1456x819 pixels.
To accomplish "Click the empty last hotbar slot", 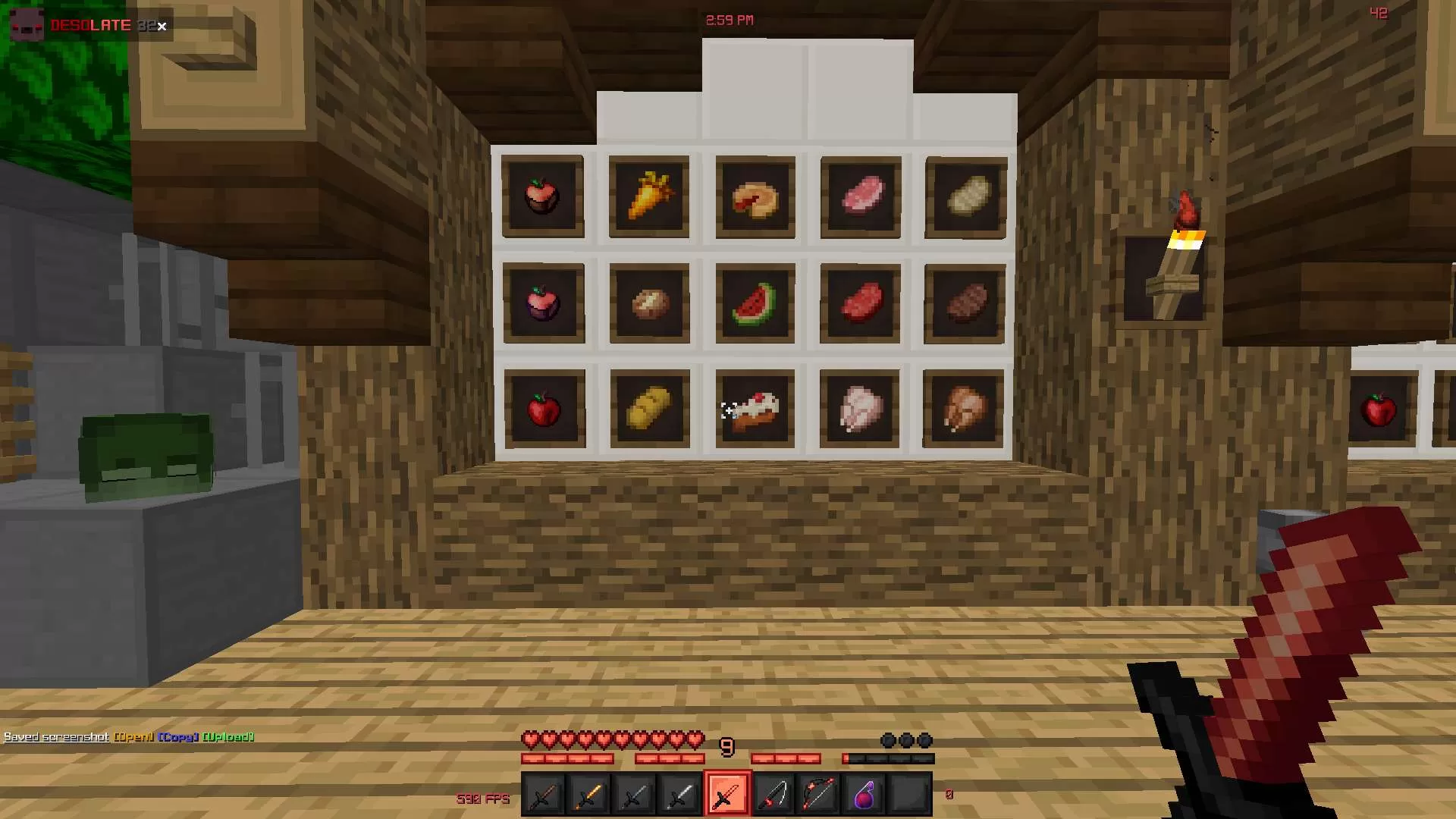I will 910,793.
